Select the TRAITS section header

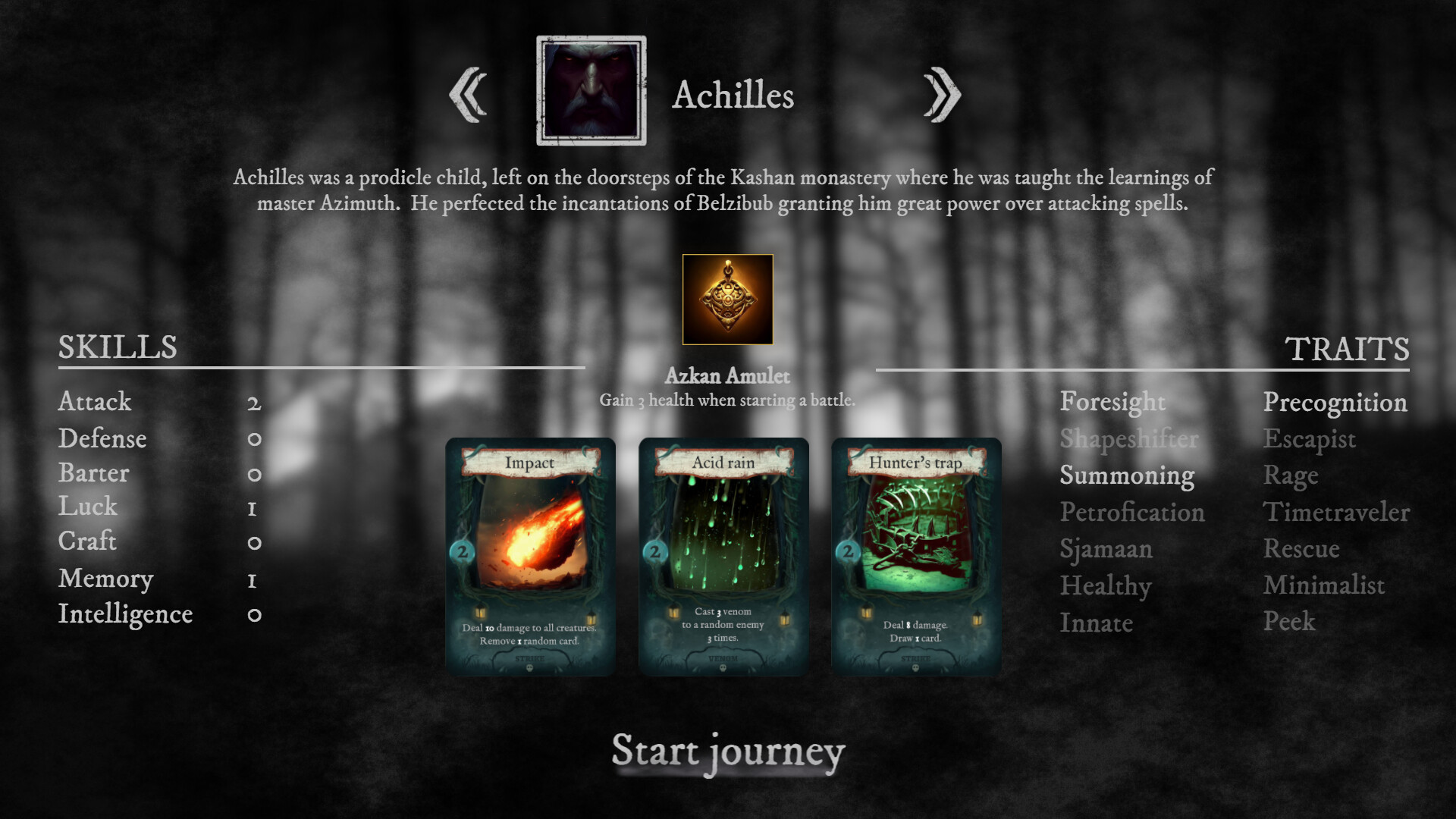pyautogui.click(x=1346, y=348)
